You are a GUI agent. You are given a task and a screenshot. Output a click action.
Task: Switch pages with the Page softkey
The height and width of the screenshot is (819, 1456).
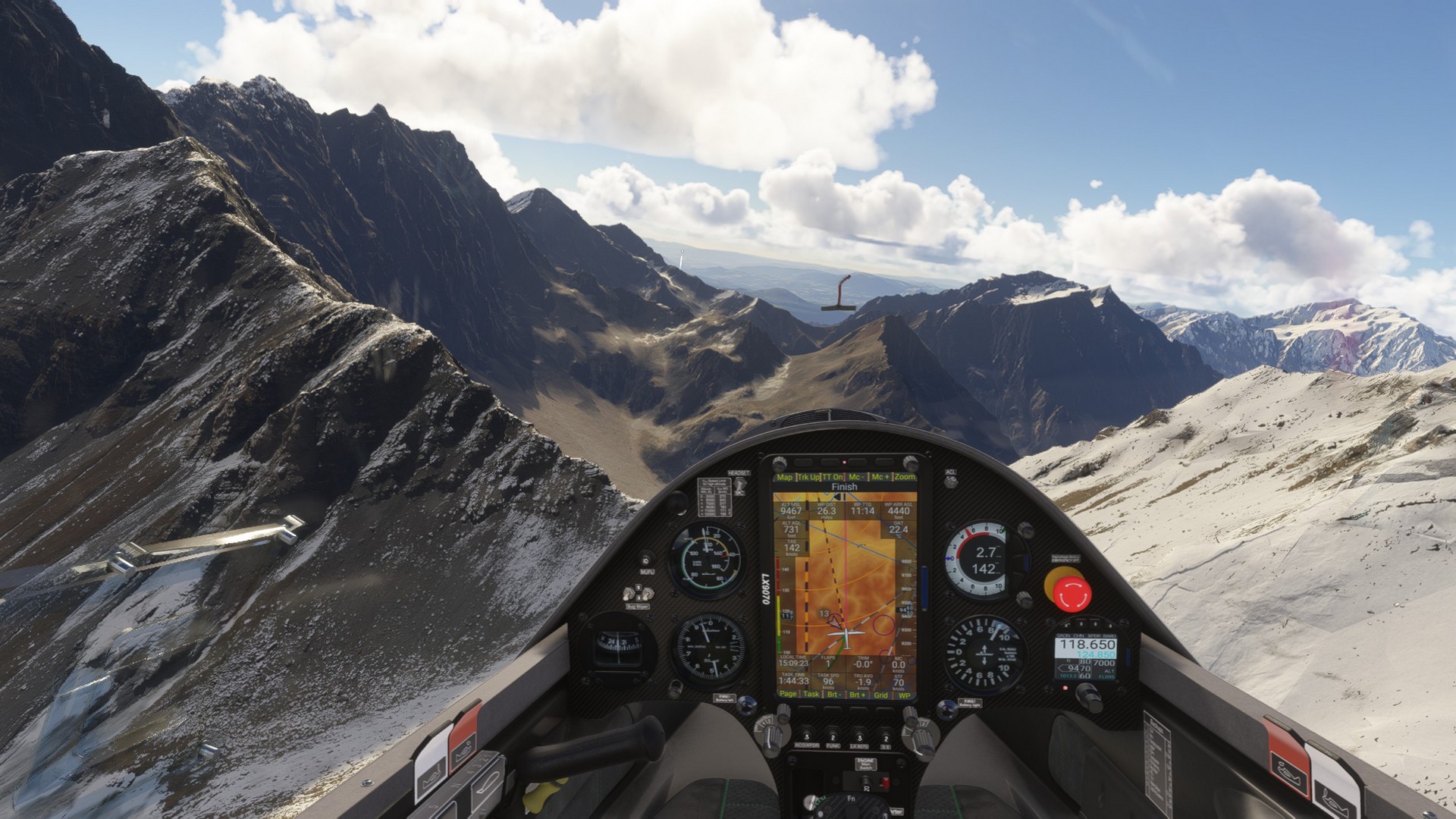click(788, 694)
